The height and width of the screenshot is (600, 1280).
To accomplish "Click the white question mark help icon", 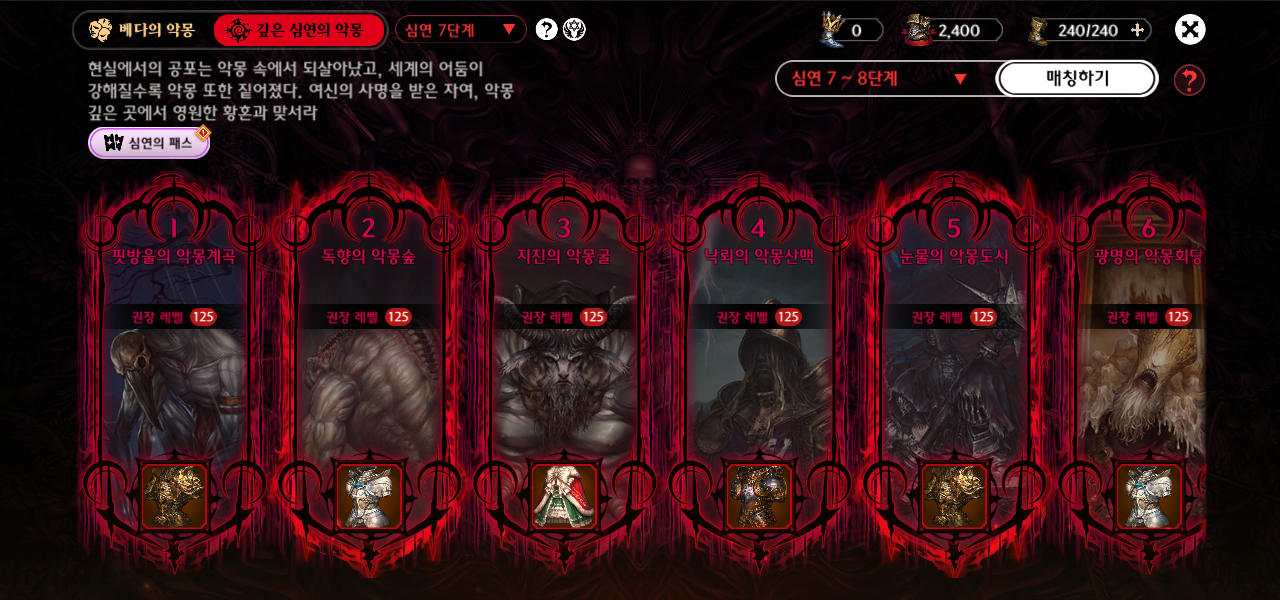I will (546, 29).
